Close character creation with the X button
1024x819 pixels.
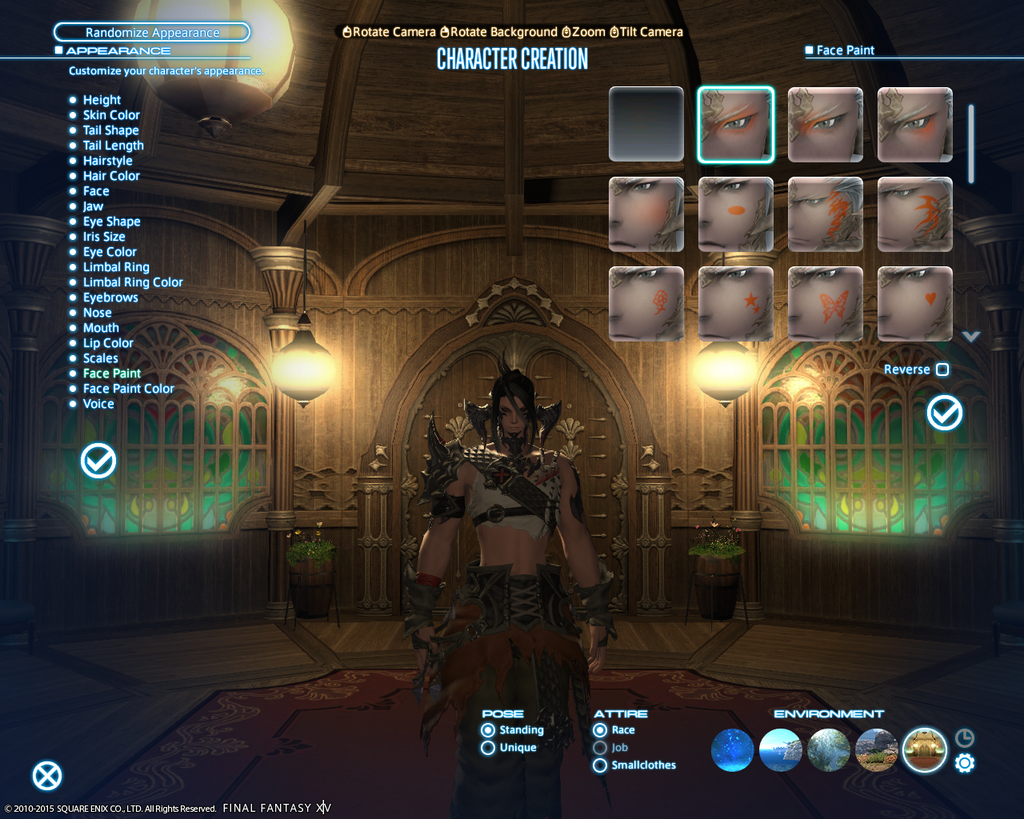[47, 776]
